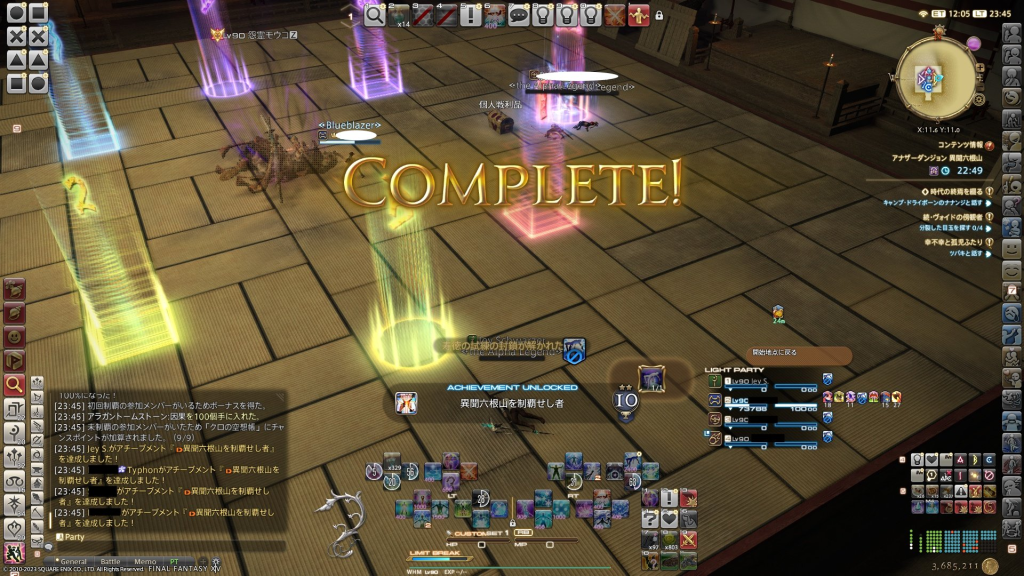Switch to the General chat tab
The width and height of the screenshot is (1024, 576).
tap(72, 562)
